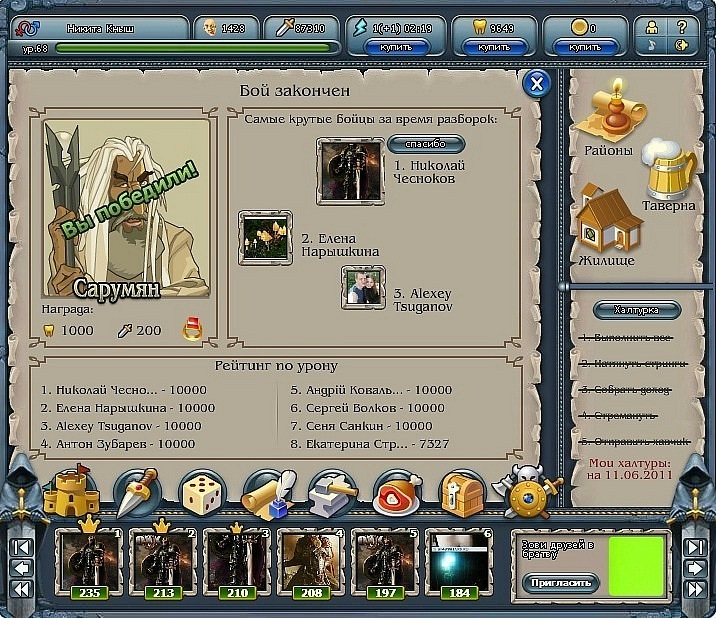Enter the Таверна with the beer mug
The height and width of the screenshot is (618, 716).
[x=667, y=177]
